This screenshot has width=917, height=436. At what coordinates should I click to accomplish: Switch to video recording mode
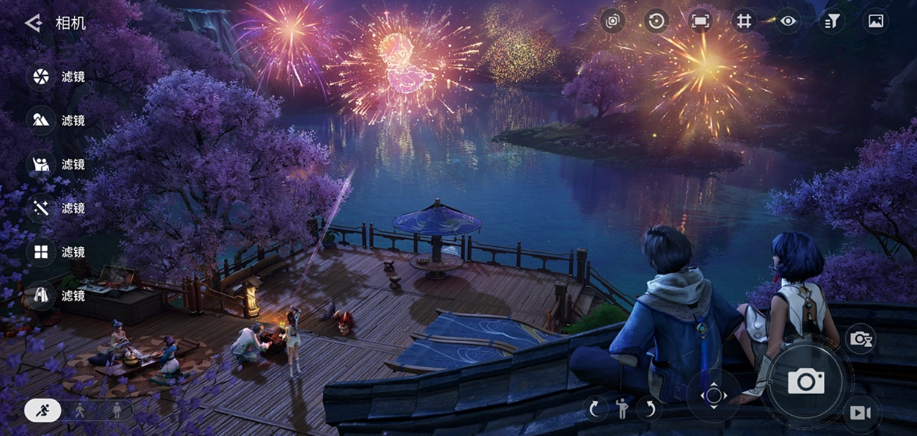[860, 412]
